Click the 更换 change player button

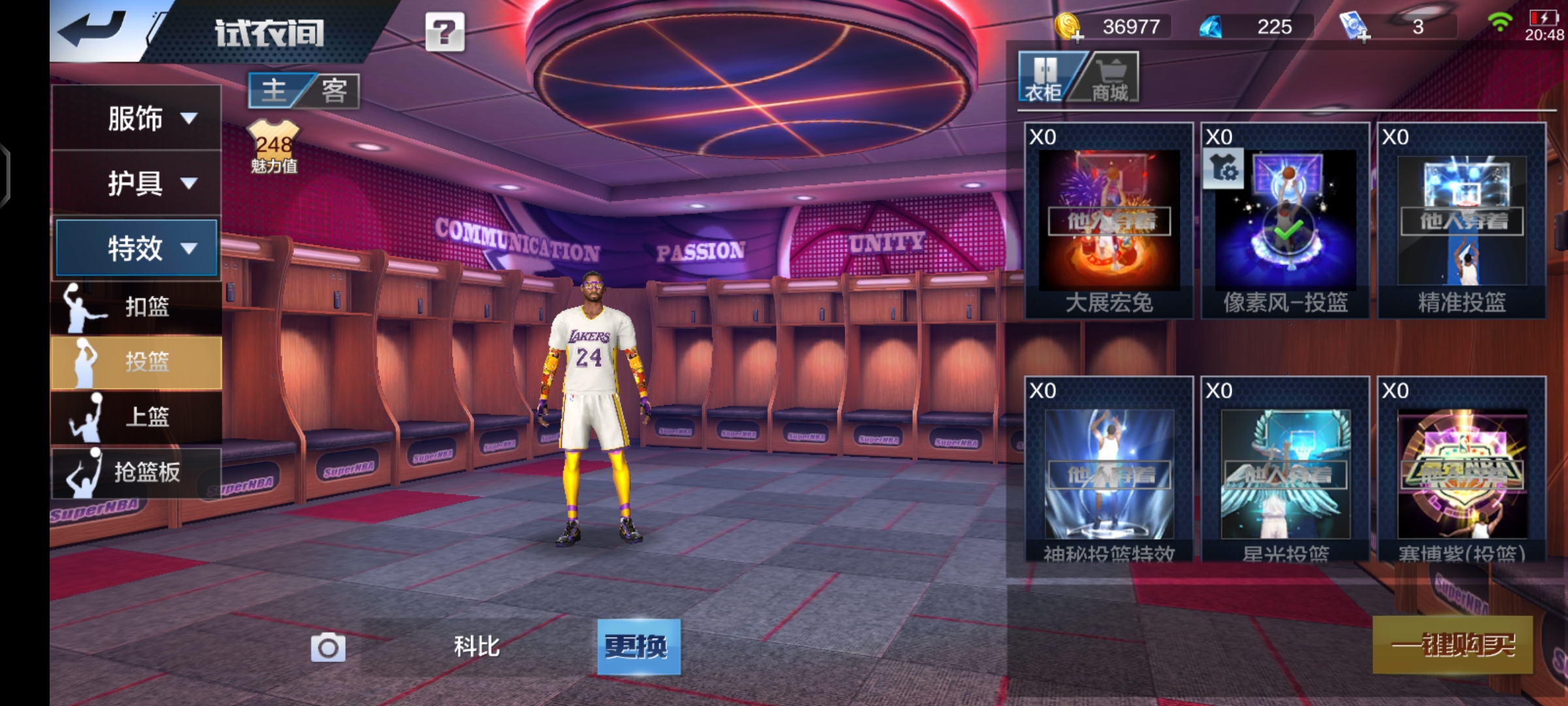[638, 647]
